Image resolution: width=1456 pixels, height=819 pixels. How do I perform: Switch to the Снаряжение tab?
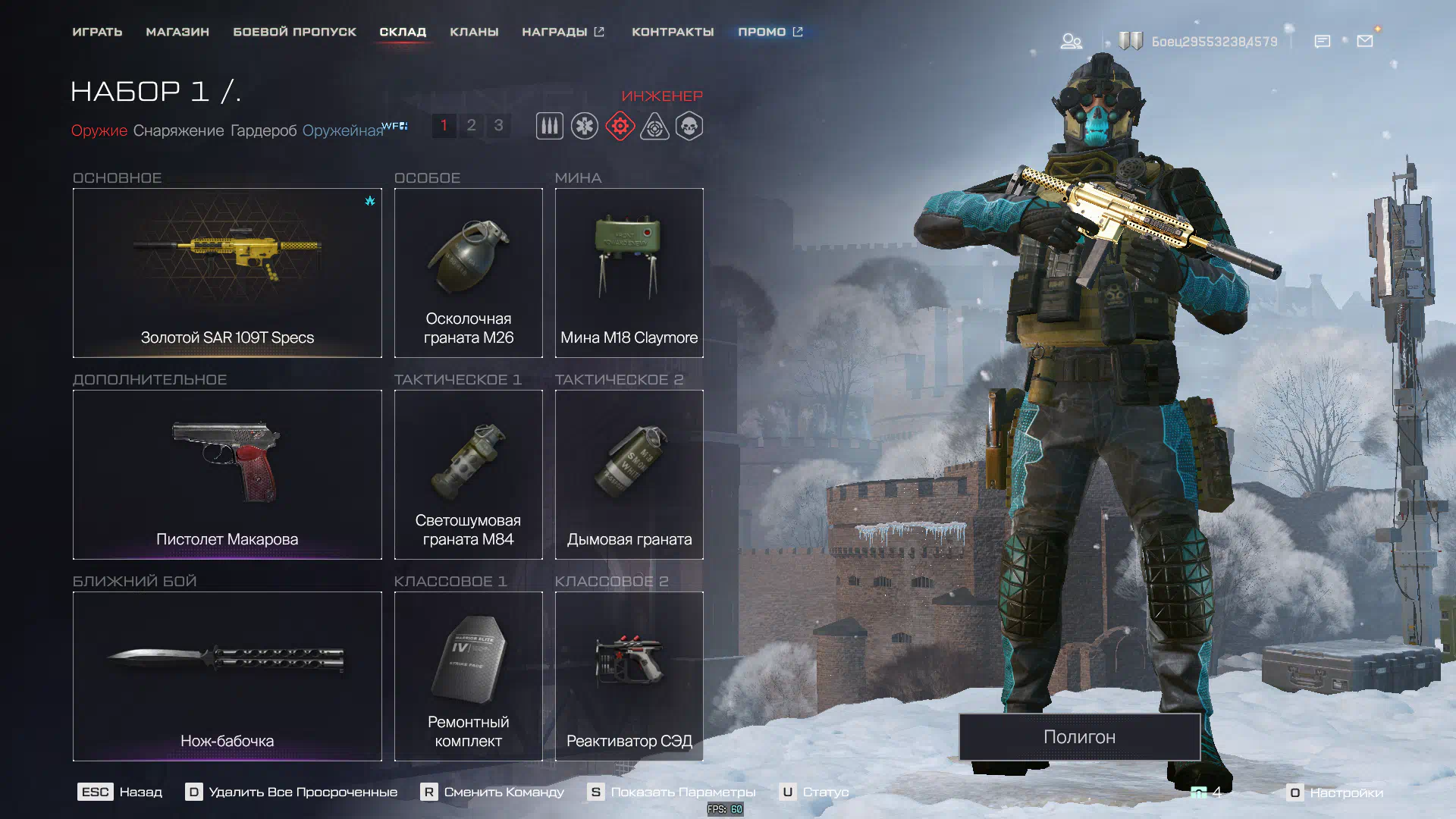click(178, 130)
